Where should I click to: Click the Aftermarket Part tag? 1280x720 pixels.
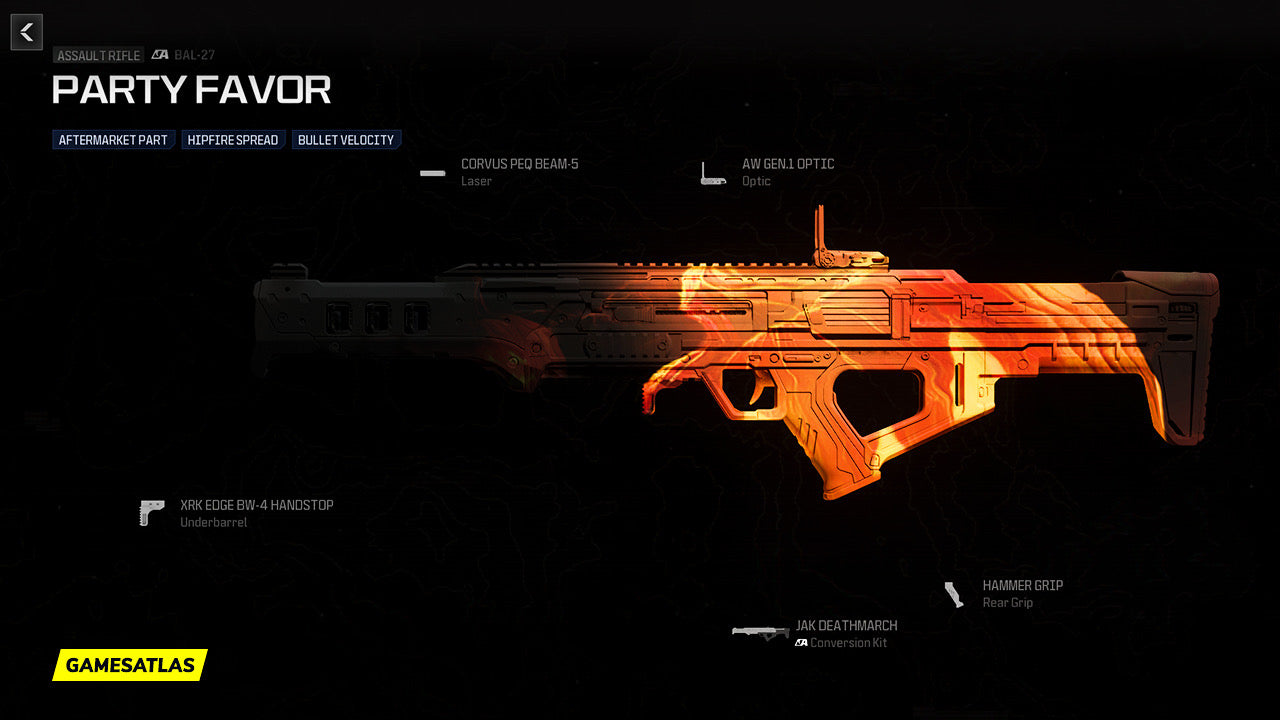click(113, 140)
